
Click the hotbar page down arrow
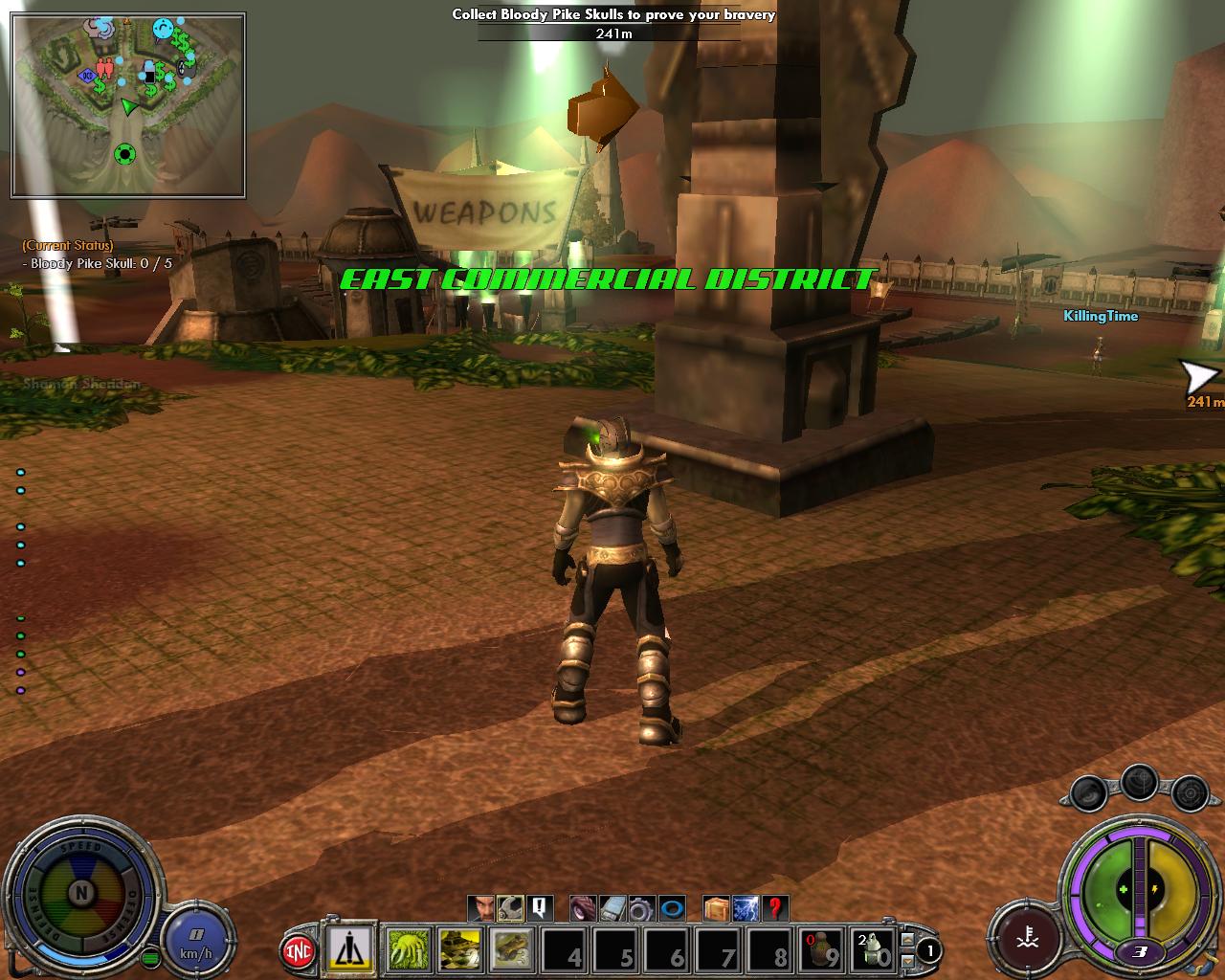(907, 960)
